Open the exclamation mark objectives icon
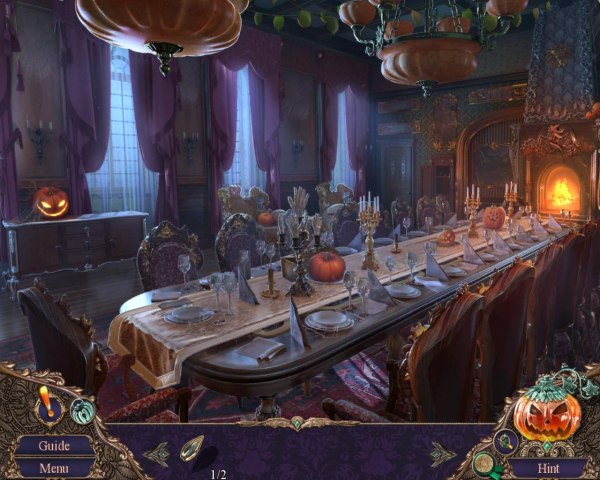The image size is (600, 480). [46, 402]
